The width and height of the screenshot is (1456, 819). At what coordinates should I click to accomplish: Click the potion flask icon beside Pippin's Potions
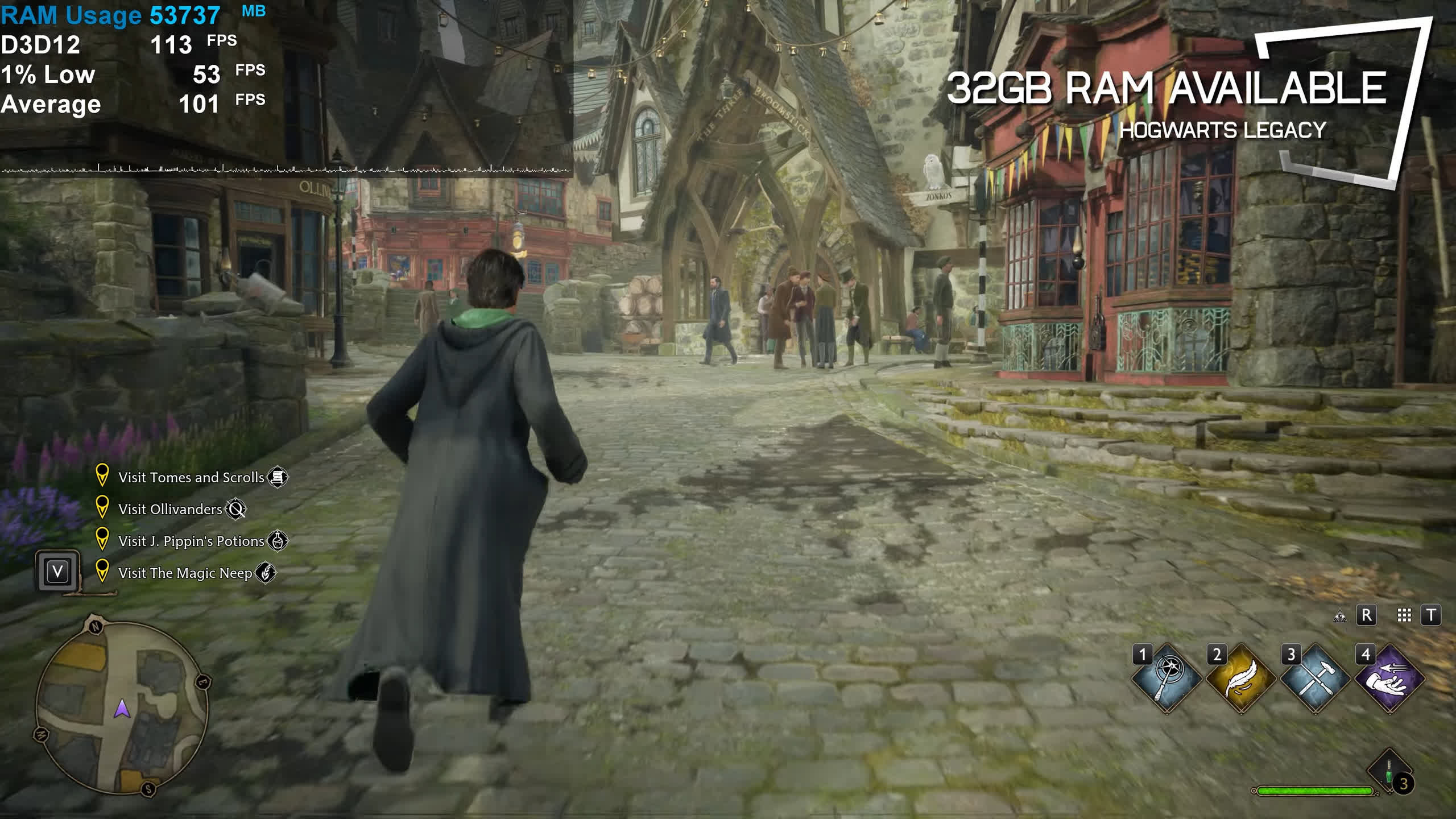point(278,541)
